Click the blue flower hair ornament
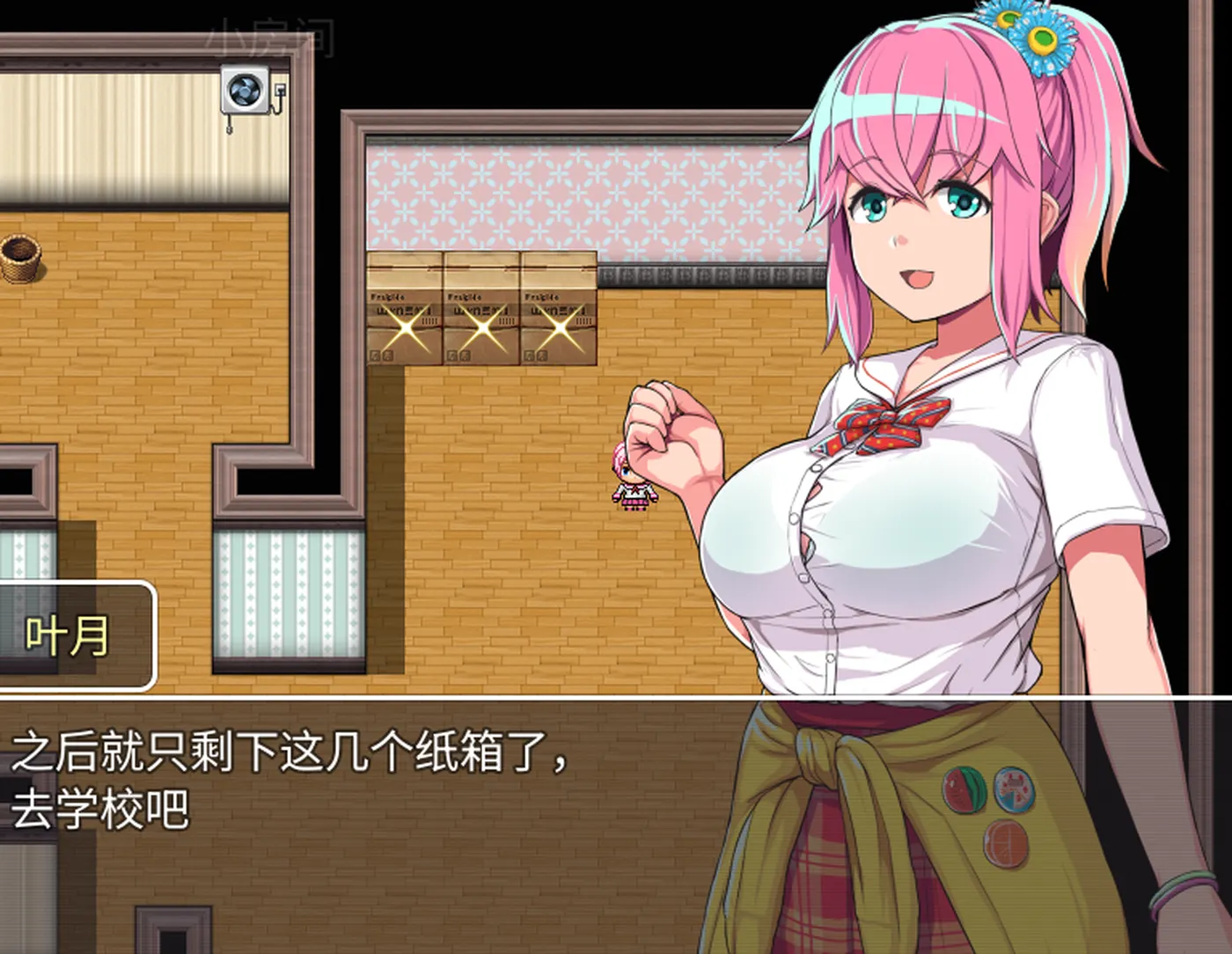This screenshot has height=954, width=1232. tap(1043, 40)
